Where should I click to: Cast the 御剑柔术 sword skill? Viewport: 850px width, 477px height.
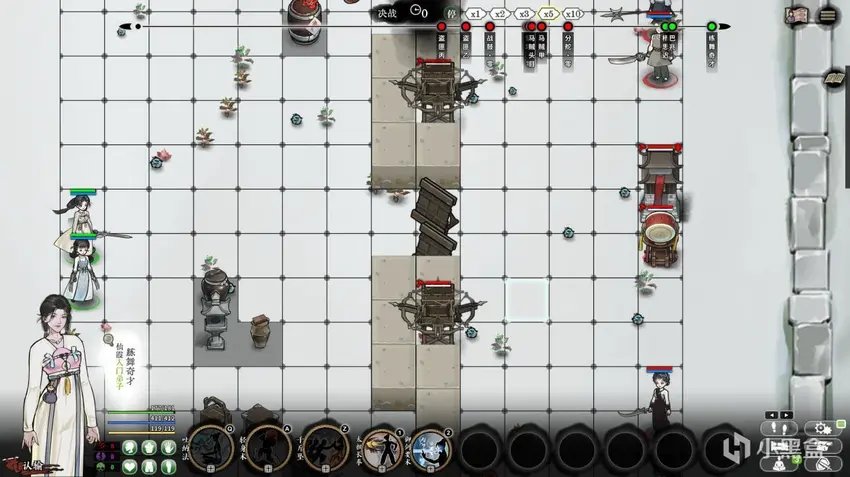430,446
